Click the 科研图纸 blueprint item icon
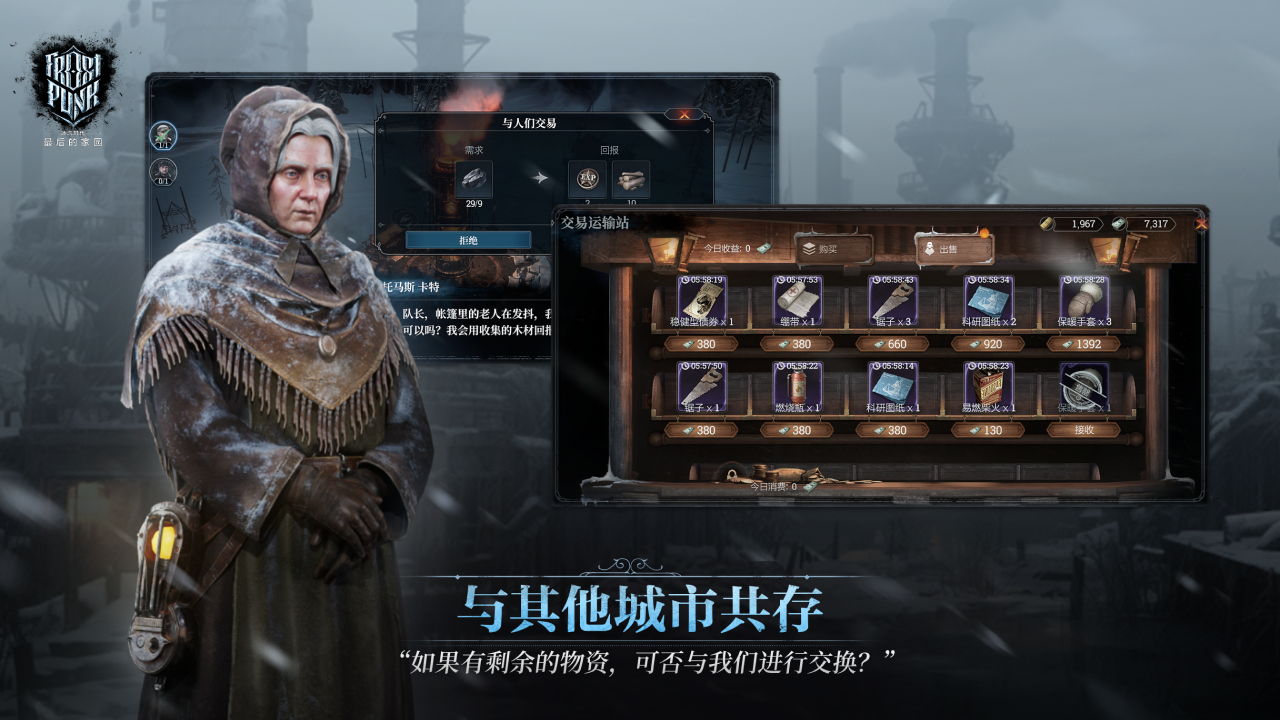The width and height of the screenshot is (1280, 720). (988, 300)
